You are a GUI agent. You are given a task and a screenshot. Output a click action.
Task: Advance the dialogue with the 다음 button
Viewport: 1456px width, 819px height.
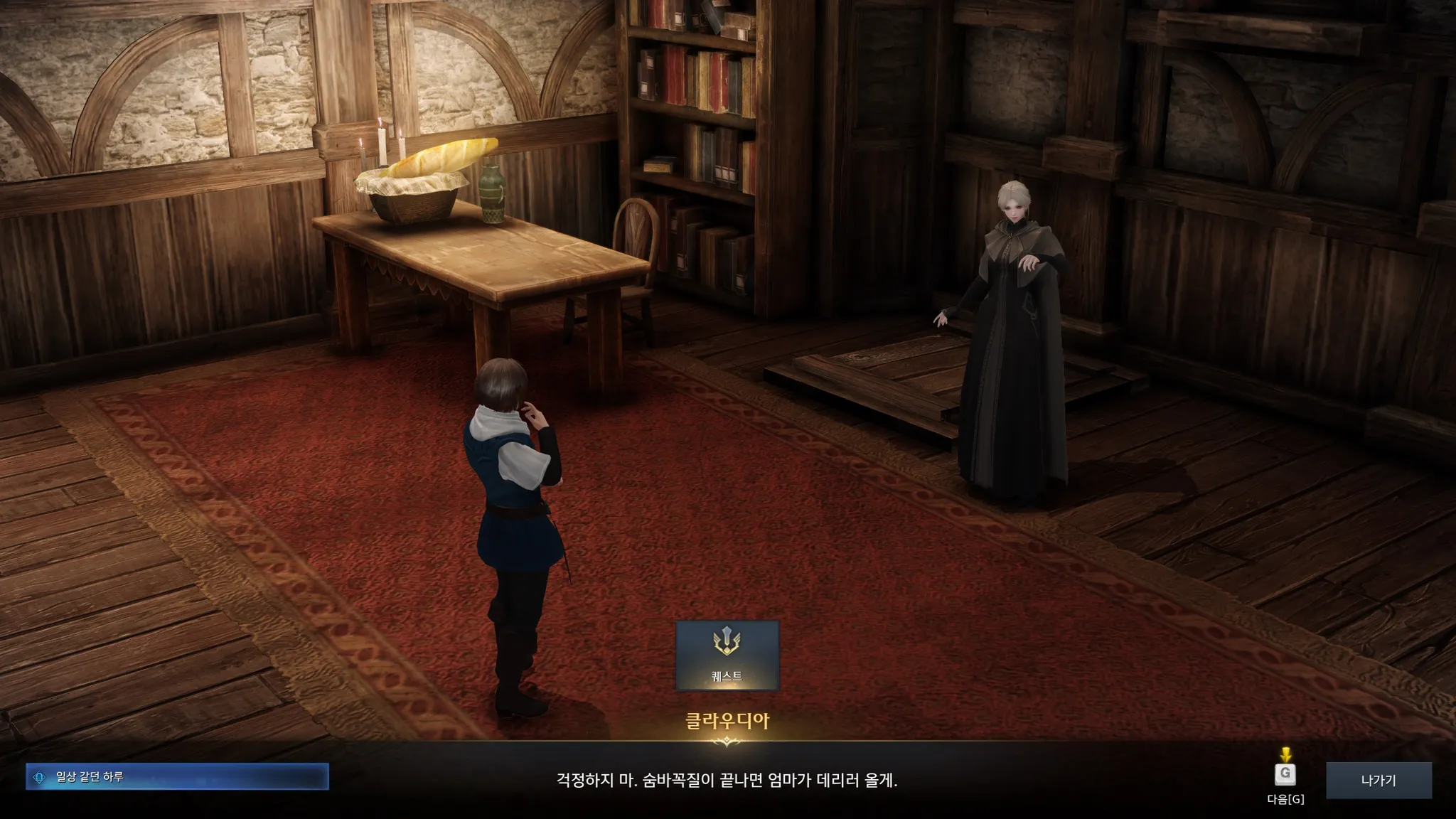pos(1285,775)
